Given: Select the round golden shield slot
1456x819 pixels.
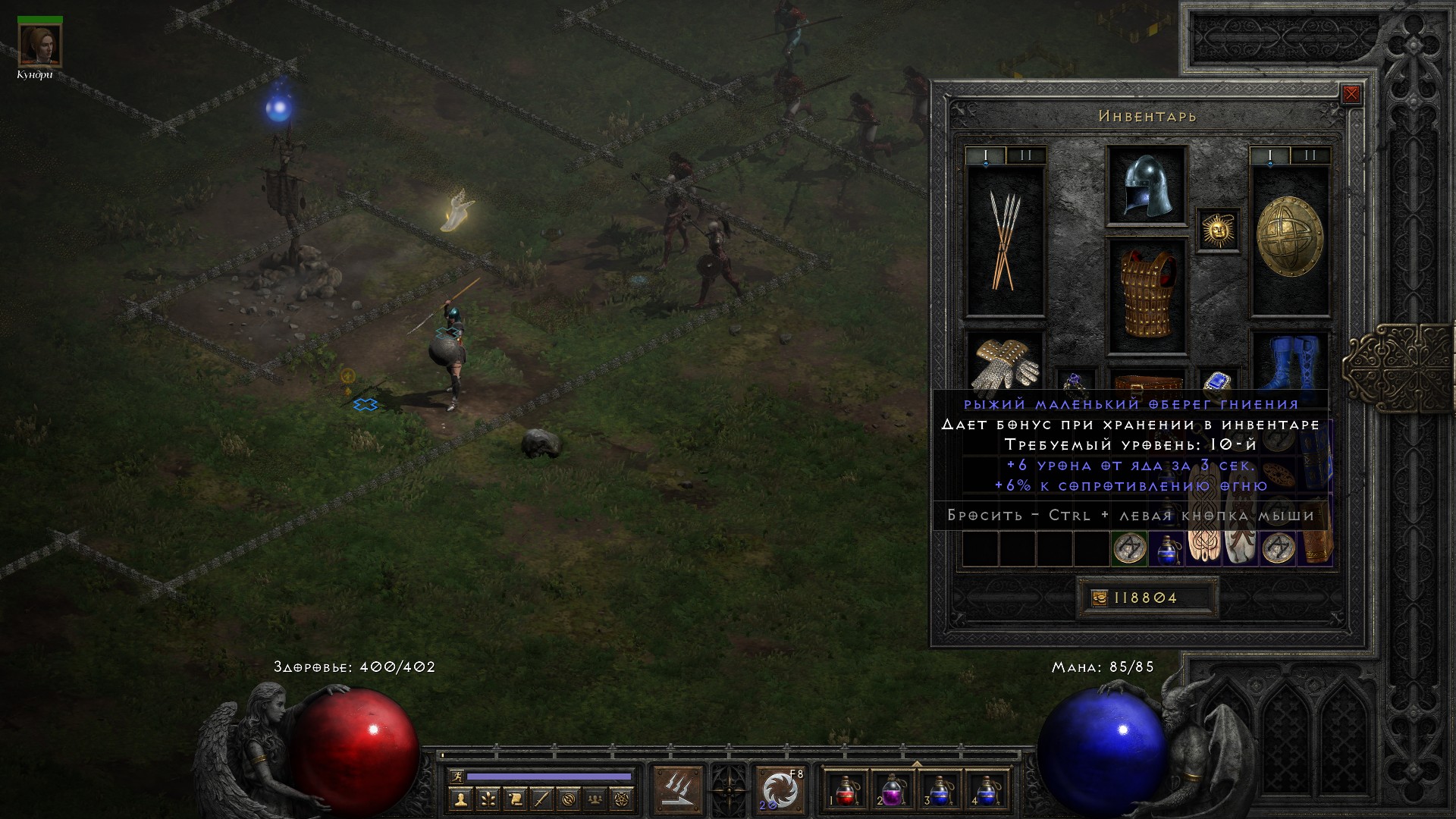Looking at the screenshot, I should (x=1289, y=238).
